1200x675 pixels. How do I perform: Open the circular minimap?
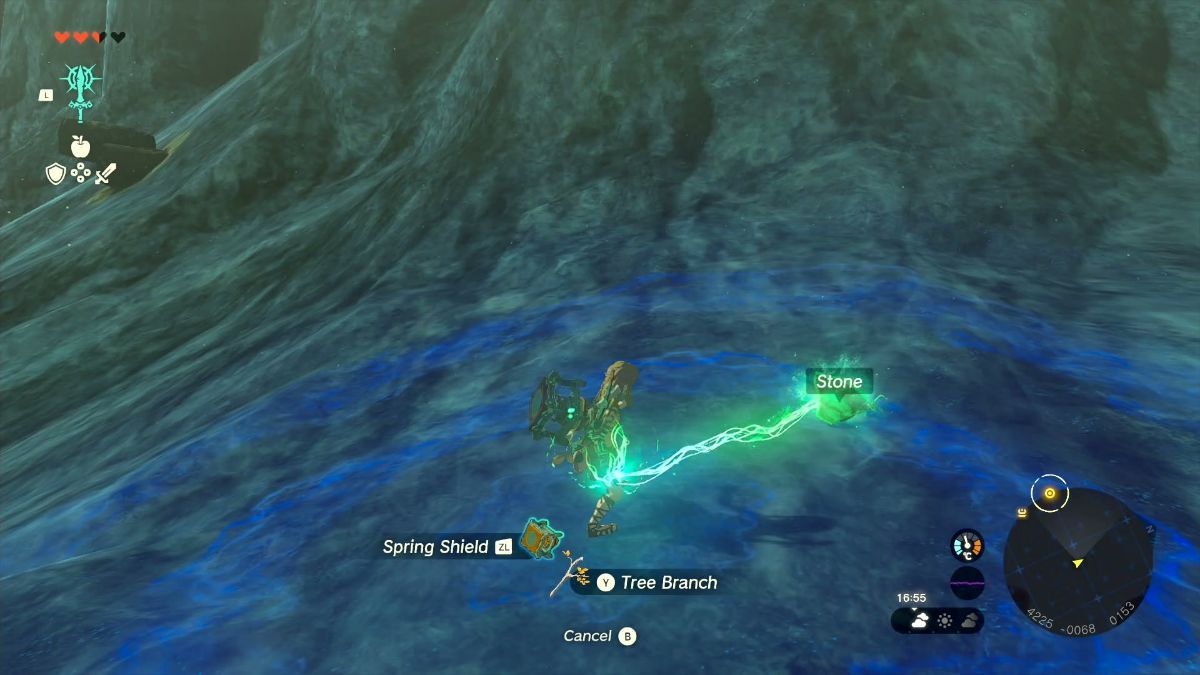coord(1078,561)
